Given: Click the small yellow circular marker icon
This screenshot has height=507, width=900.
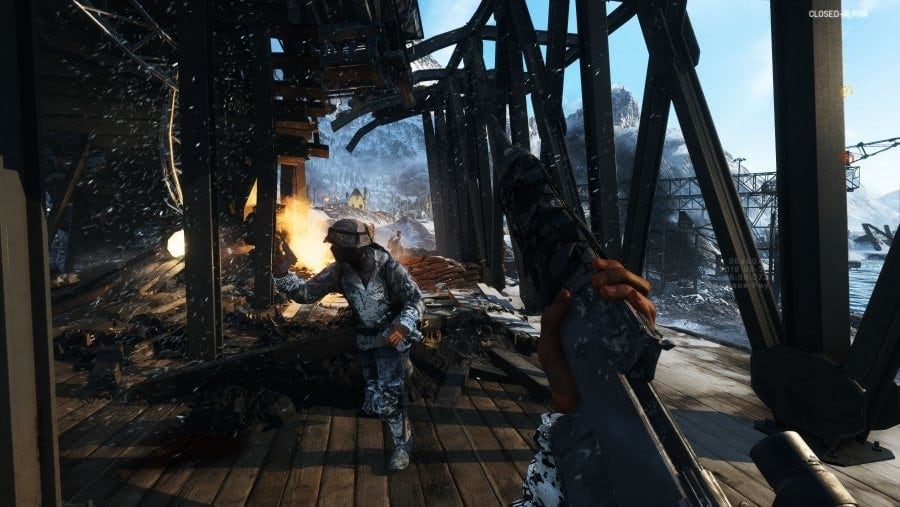Looking at the screenshot, I should coord(847,91).
